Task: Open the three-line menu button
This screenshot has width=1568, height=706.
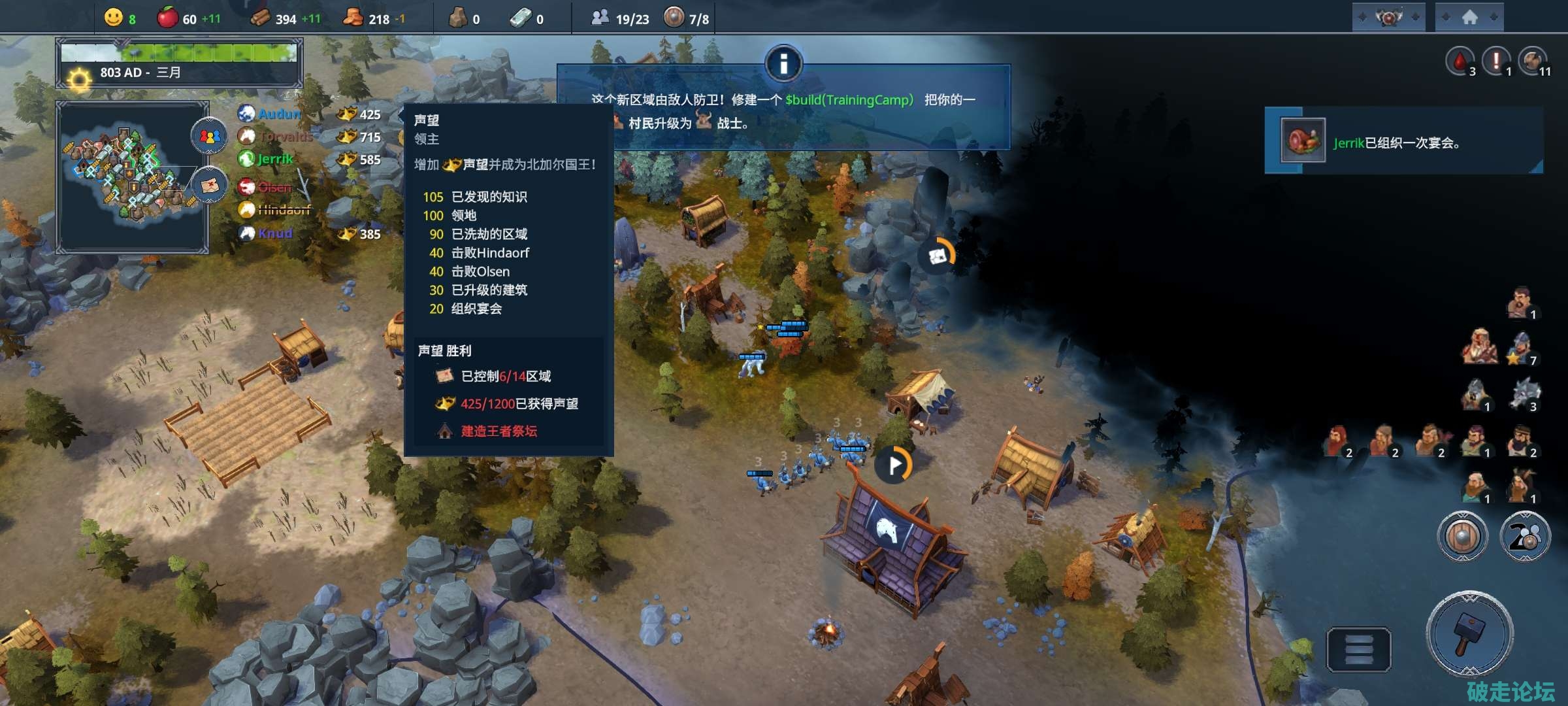Action: [1358, 649]
